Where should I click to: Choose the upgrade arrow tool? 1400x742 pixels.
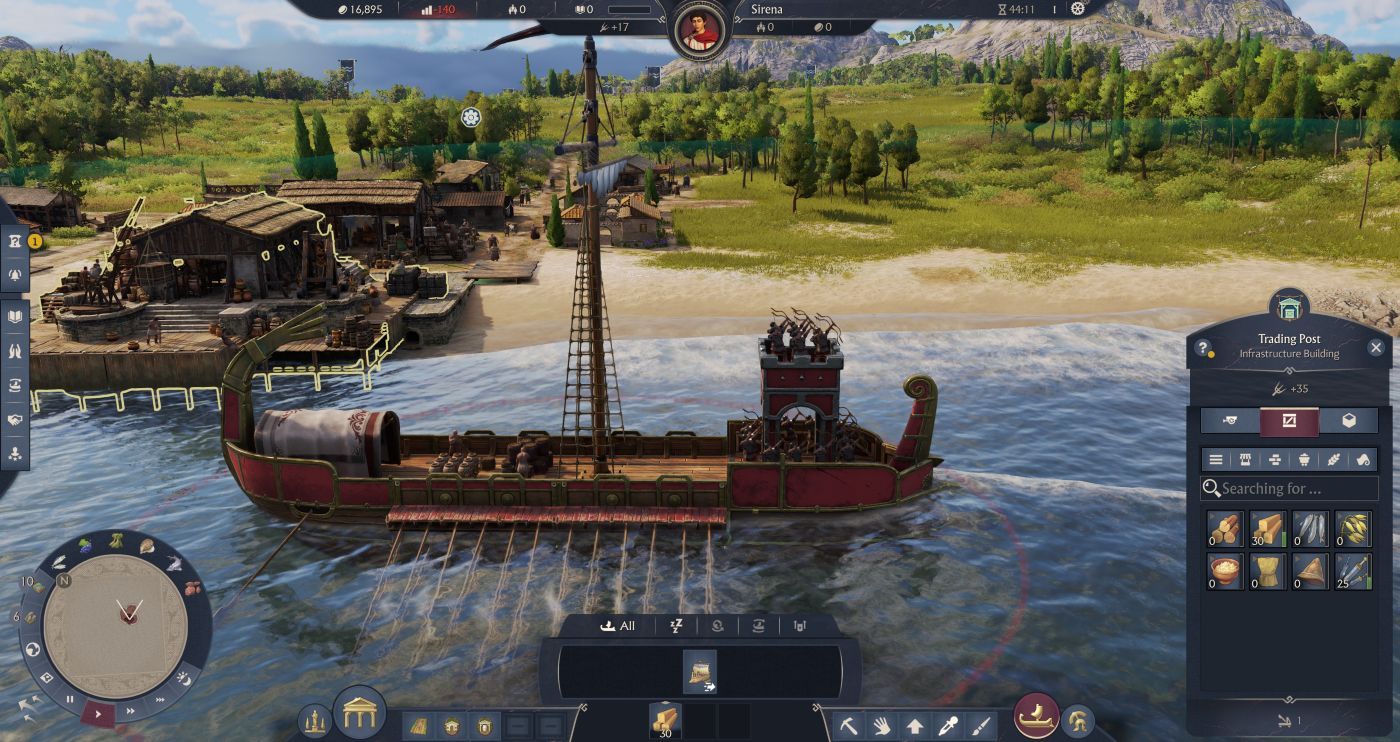click(914, 724)
